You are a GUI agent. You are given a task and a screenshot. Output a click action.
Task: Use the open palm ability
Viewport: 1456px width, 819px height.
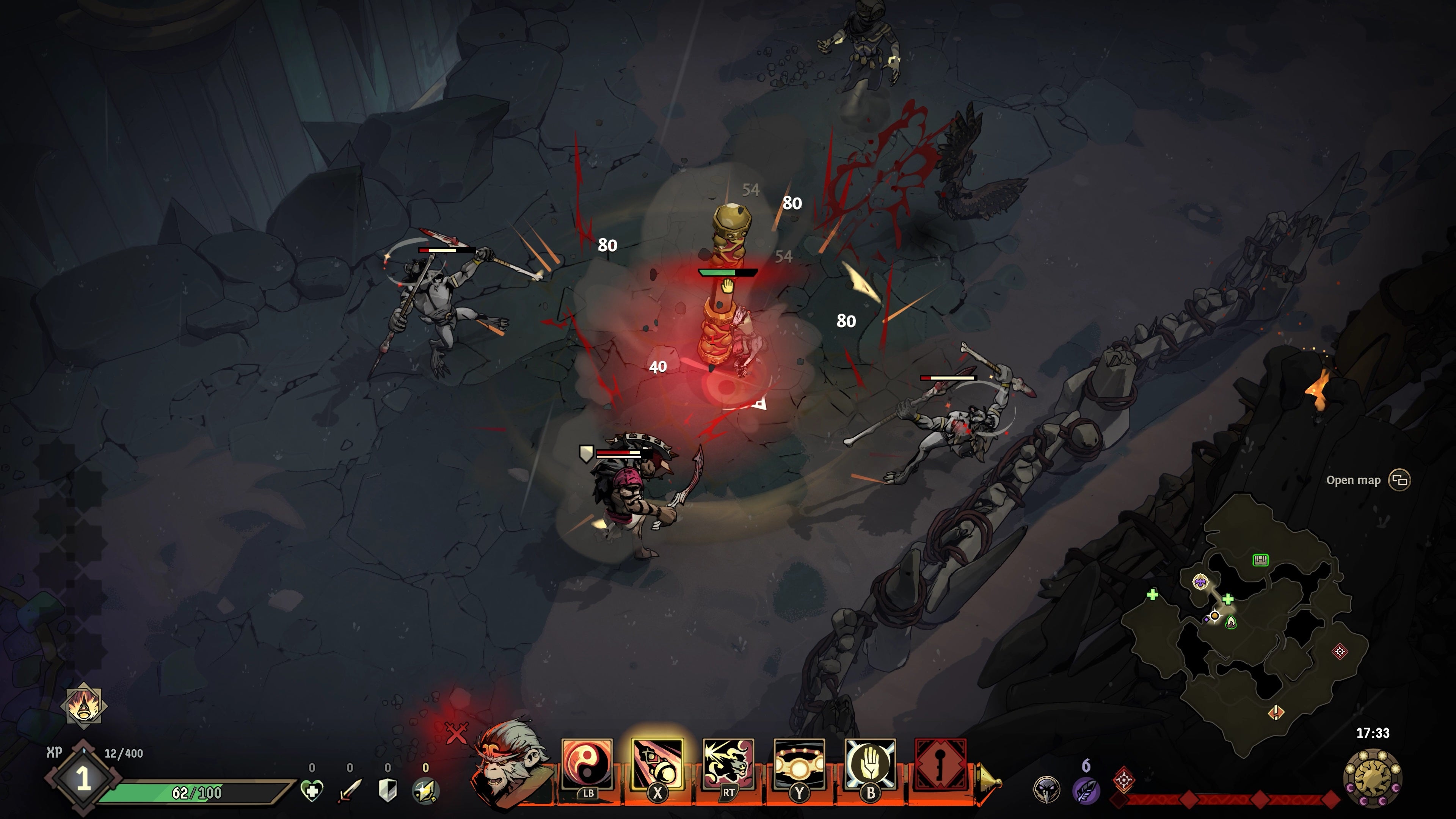coord(870,764)
